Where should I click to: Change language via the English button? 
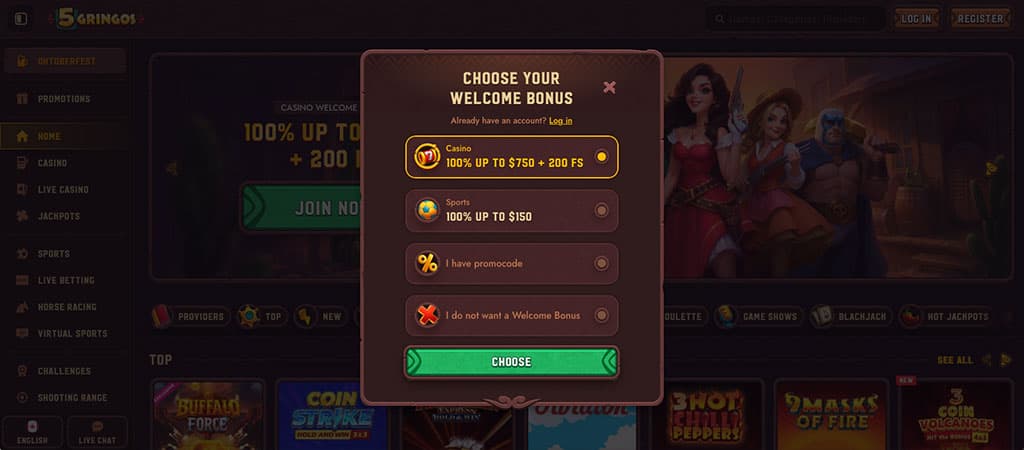(x=32, y=432)
